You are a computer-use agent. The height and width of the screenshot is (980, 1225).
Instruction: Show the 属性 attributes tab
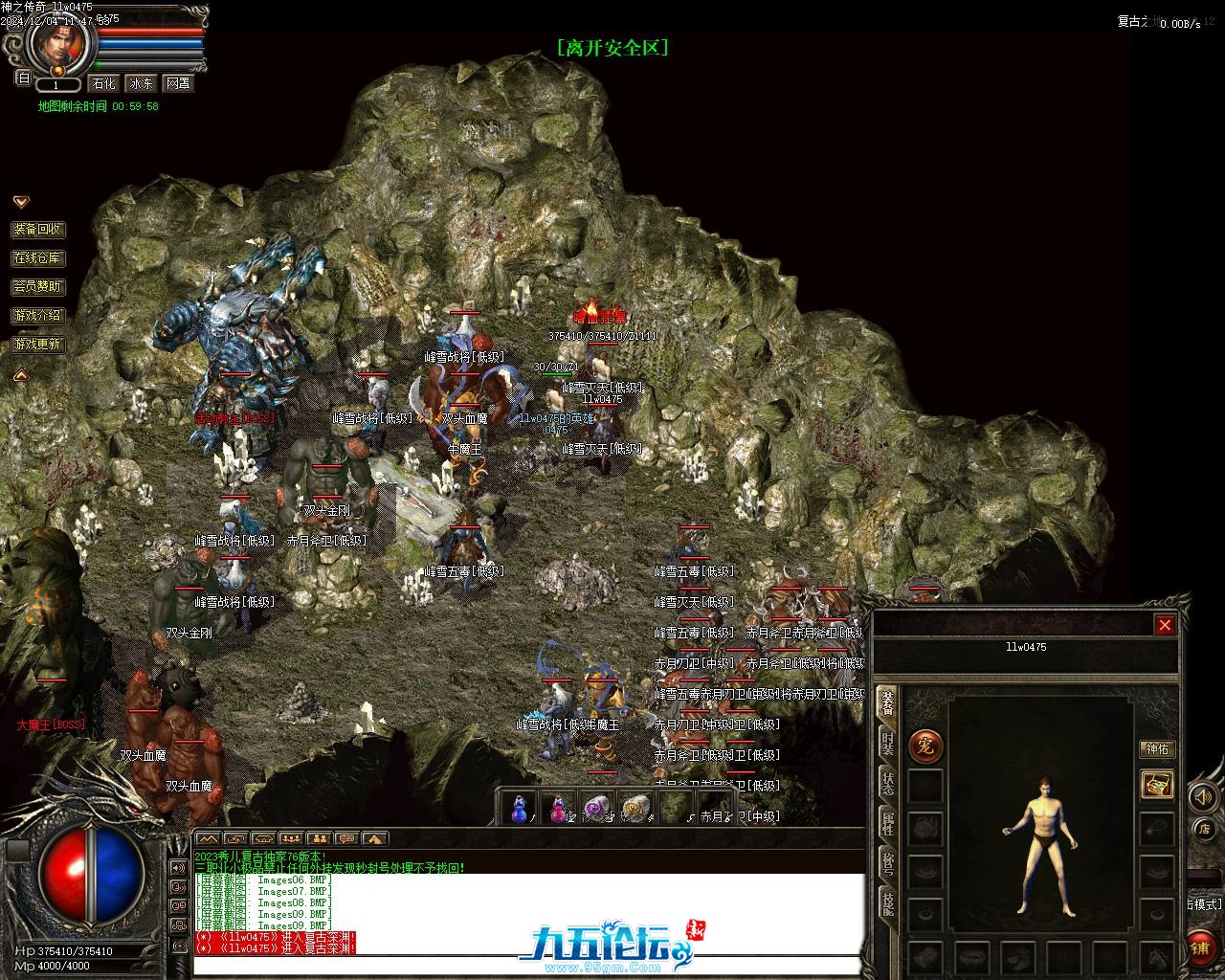(x=888, y=825)
